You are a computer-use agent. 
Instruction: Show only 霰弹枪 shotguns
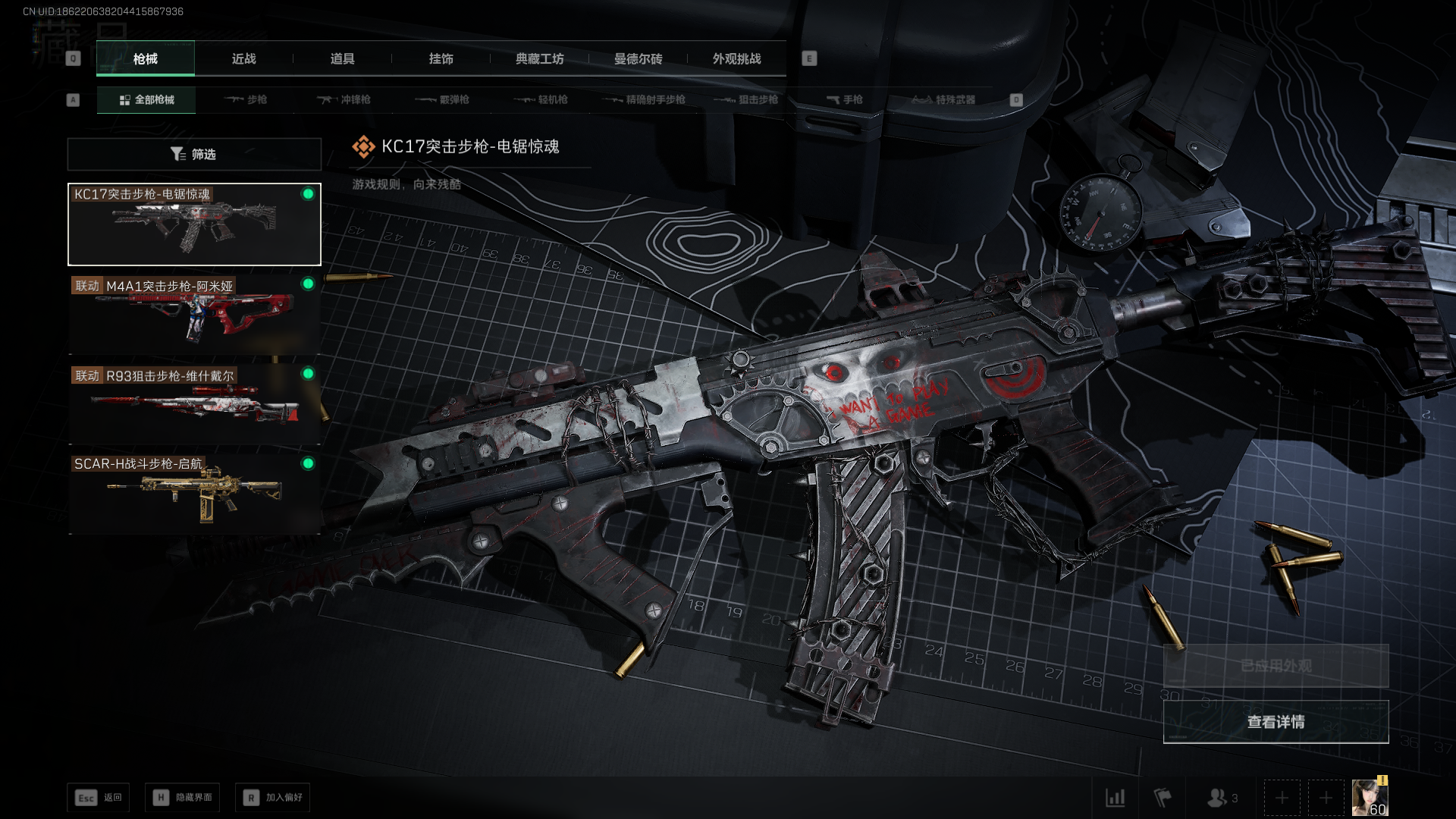click(443, 99)
